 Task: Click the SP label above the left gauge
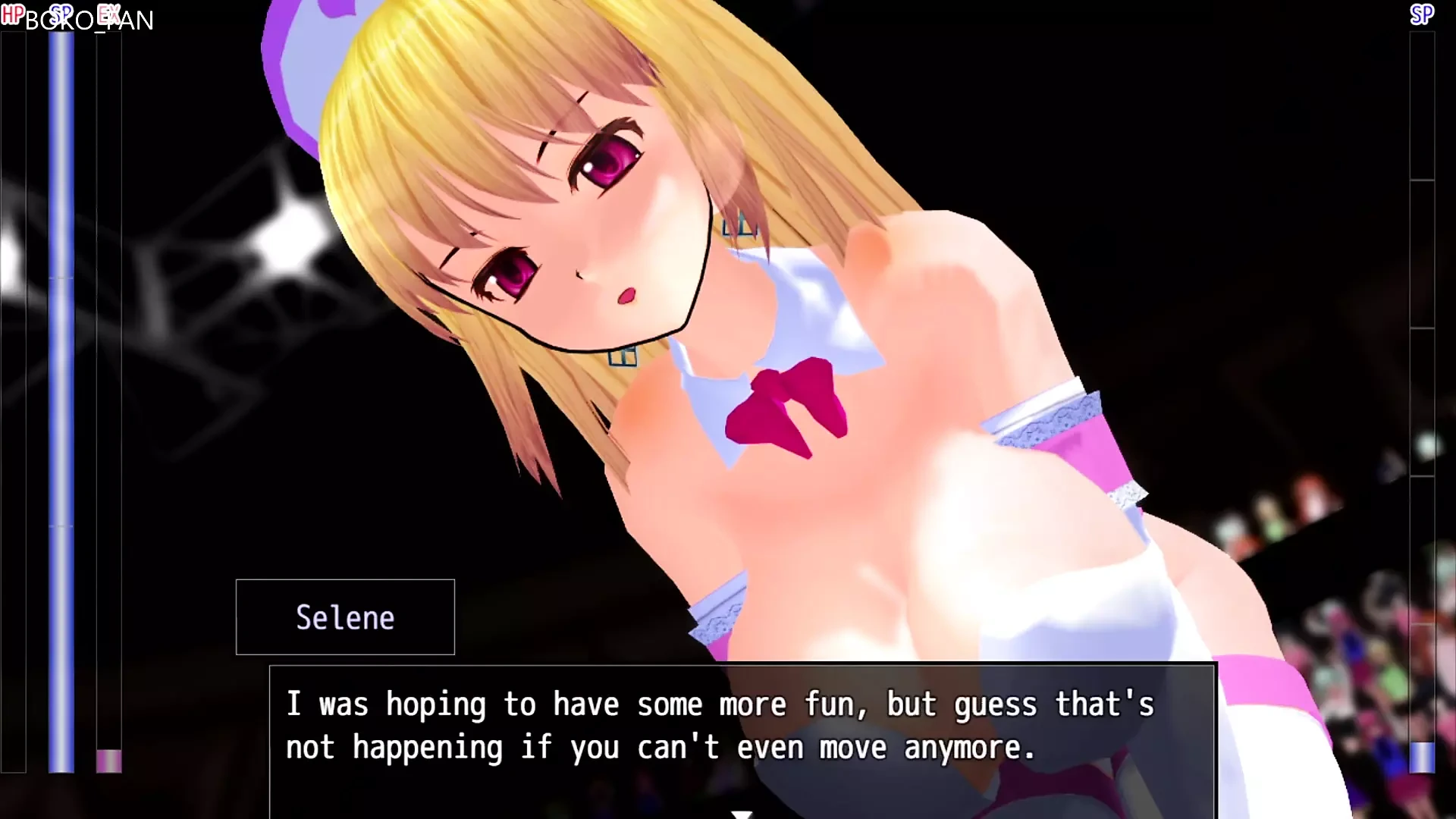[61, 13]
